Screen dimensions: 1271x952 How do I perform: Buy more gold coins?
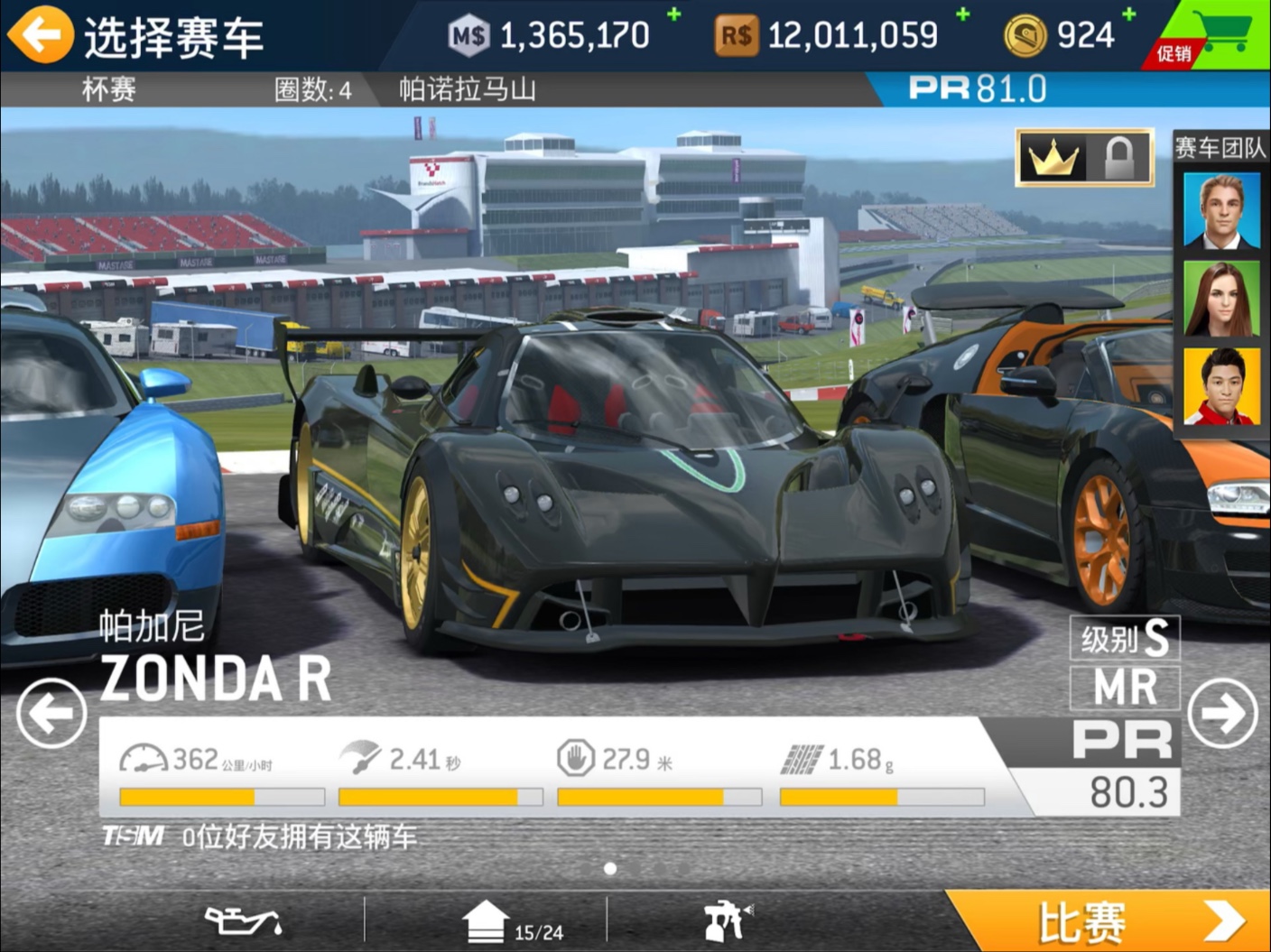coord(1128,14)
